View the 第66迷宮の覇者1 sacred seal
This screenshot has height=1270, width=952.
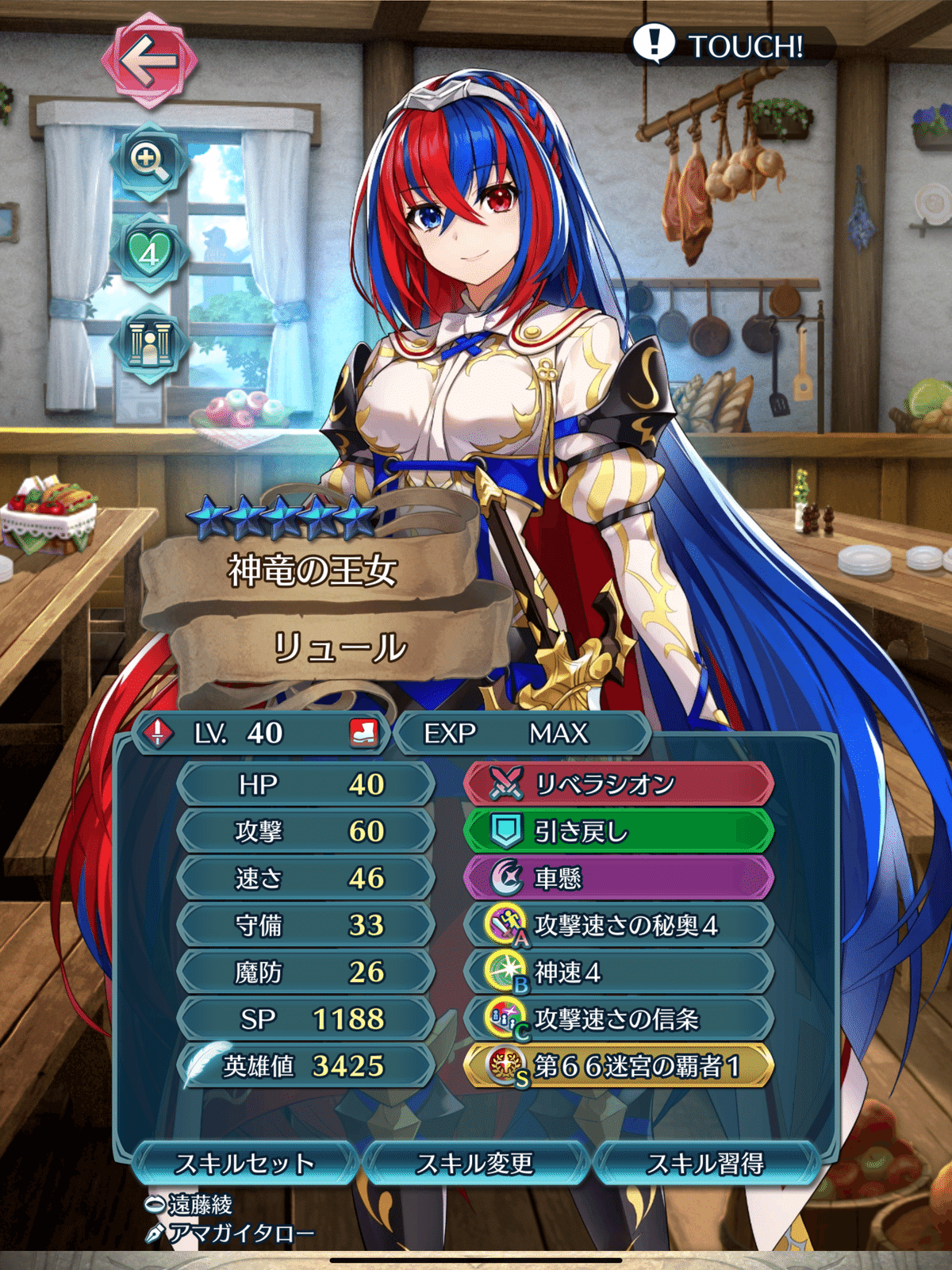tap(618, 1065)
